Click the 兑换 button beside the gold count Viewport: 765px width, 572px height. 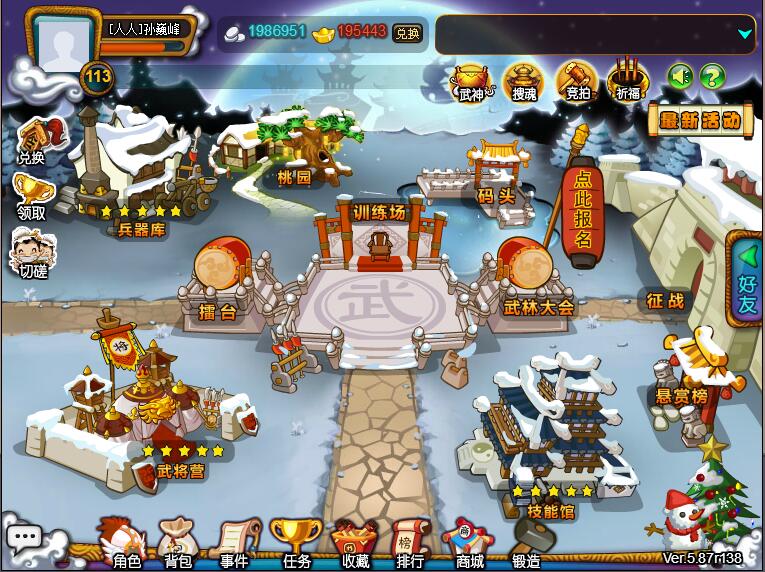[x=407, y=32]
